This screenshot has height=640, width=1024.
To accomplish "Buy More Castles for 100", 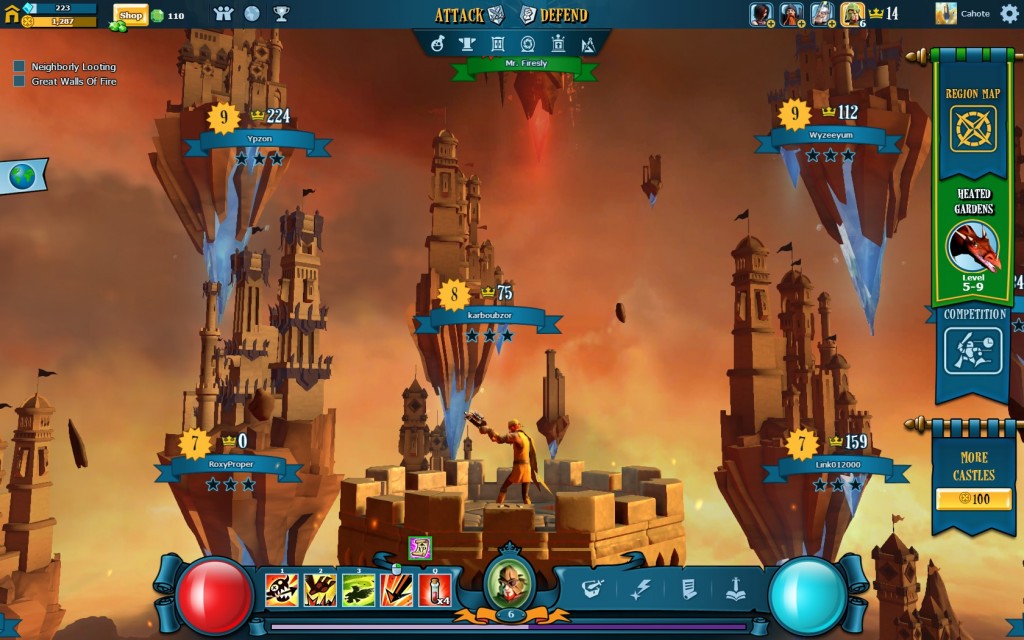I will [972, 497].
